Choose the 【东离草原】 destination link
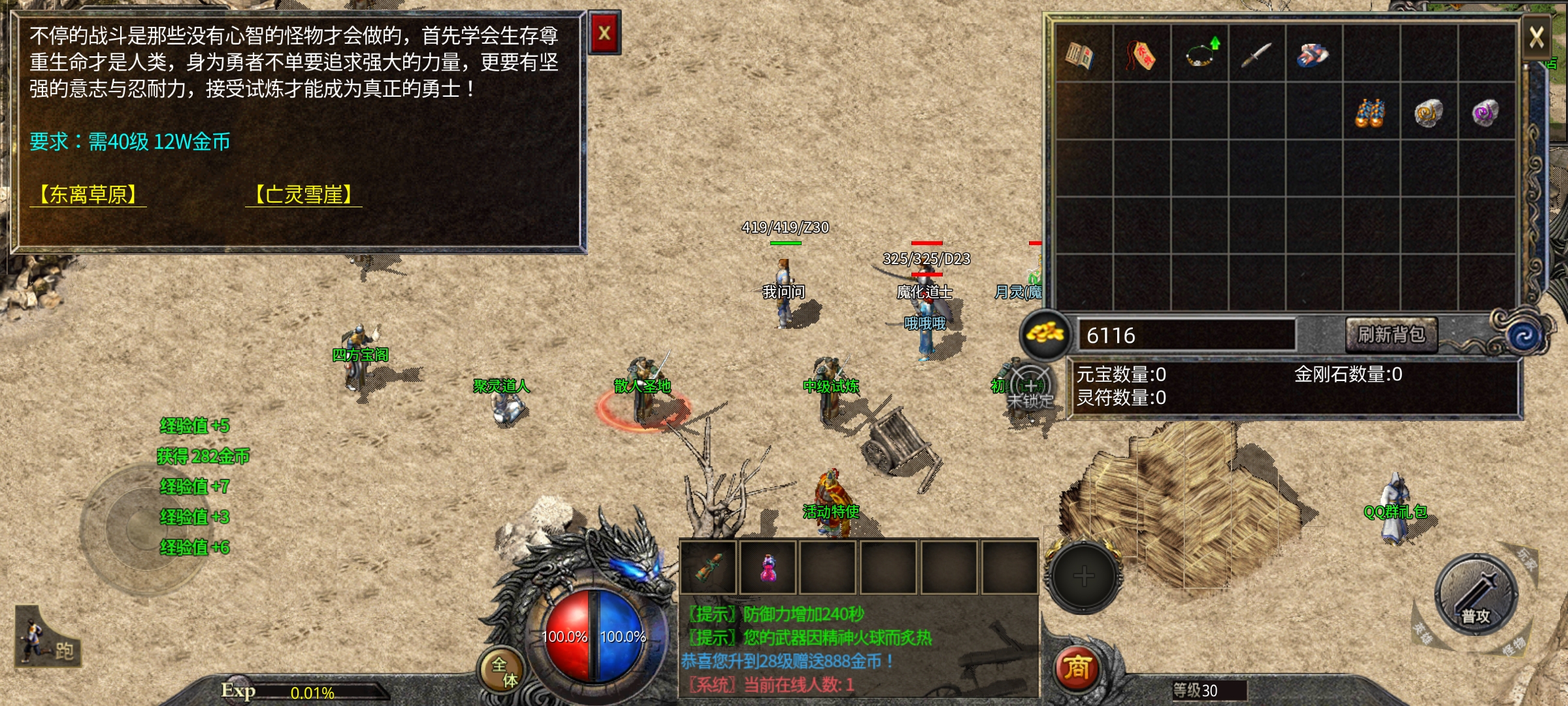 pyautogui.click(x=88, y=195)
